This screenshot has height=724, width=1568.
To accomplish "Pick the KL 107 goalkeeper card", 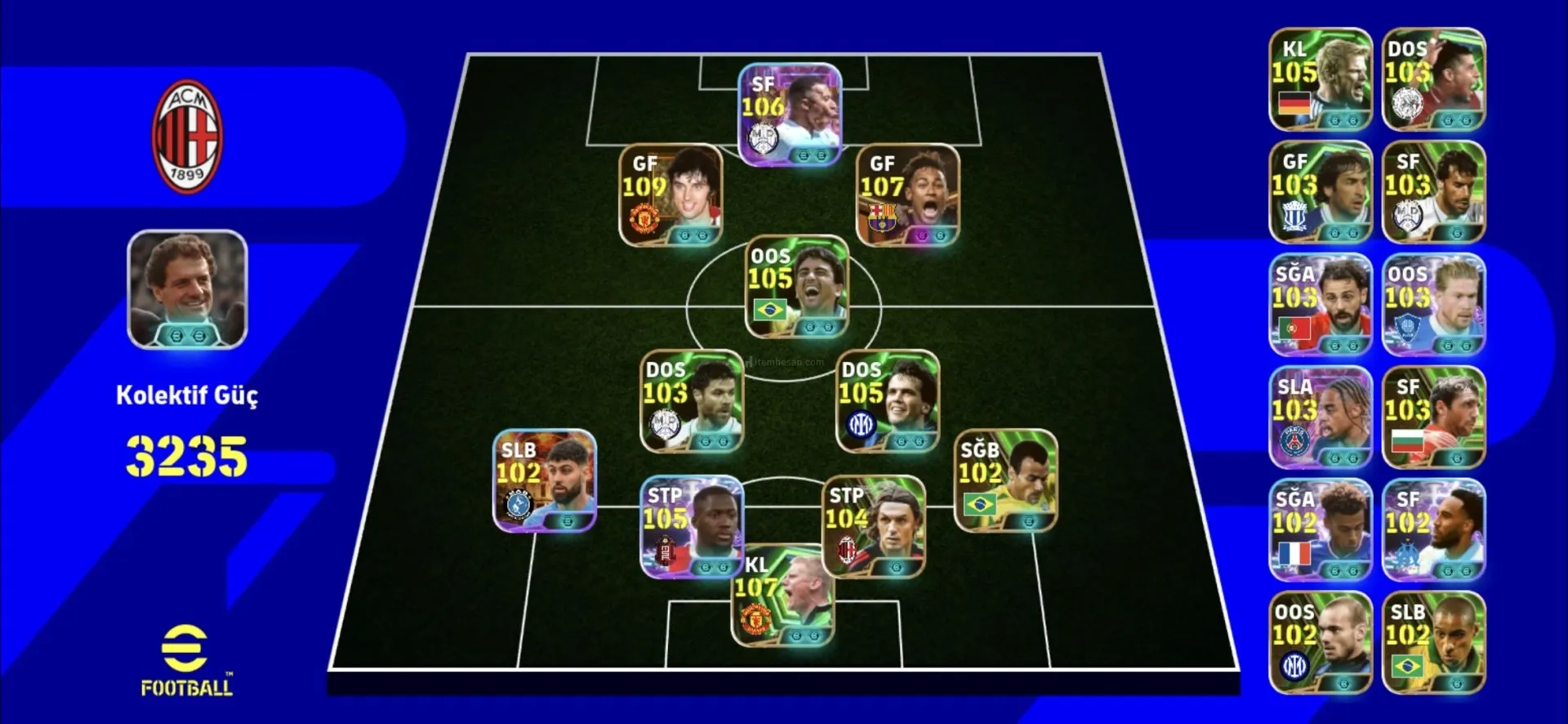I will tap(782, 597).
